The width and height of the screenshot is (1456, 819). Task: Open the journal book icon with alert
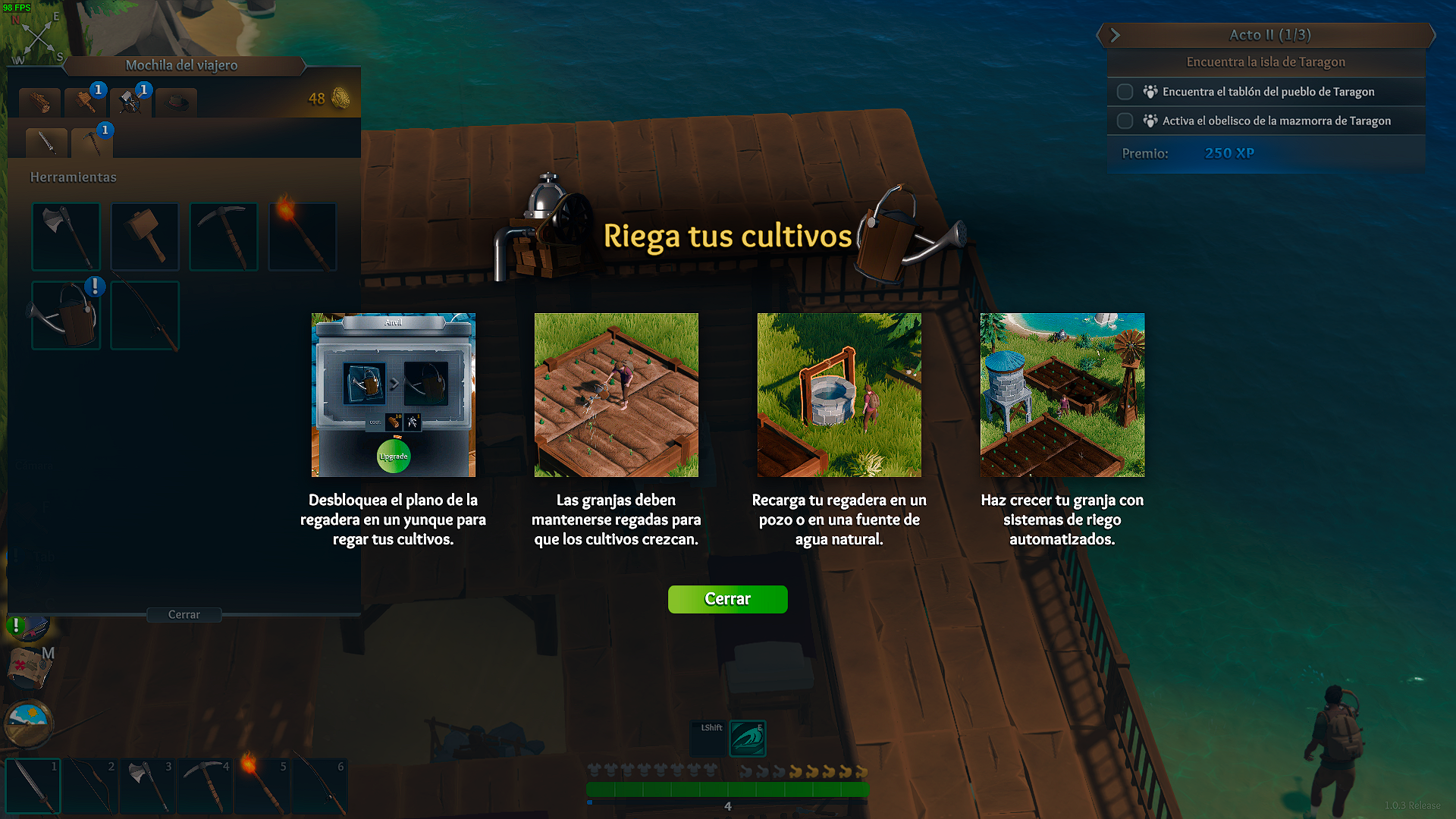pos(29,627)
